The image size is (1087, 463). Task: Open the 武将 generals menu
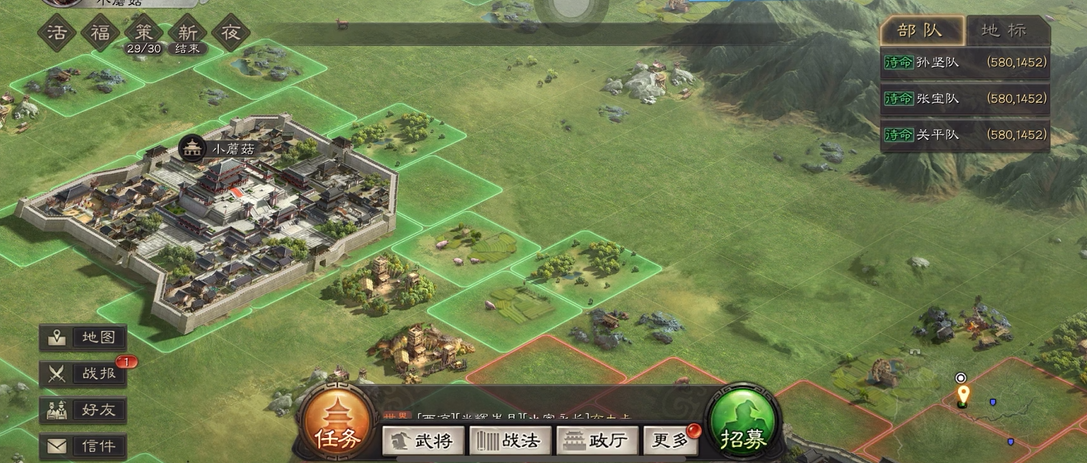tap(423, 440)
